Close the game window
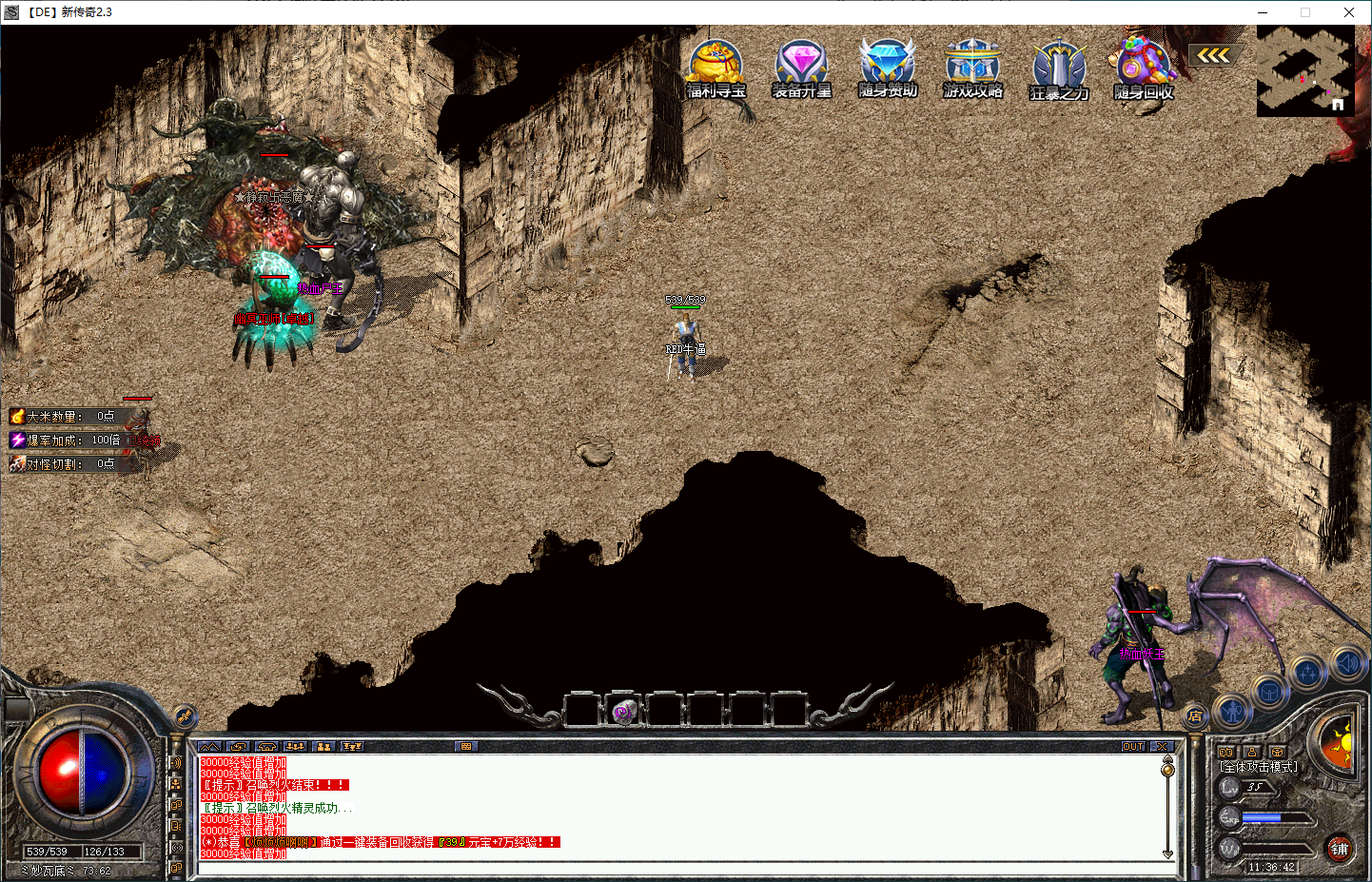Image resolution: width=1372 pixels, height=882 pixels. tap(1348, 12)
